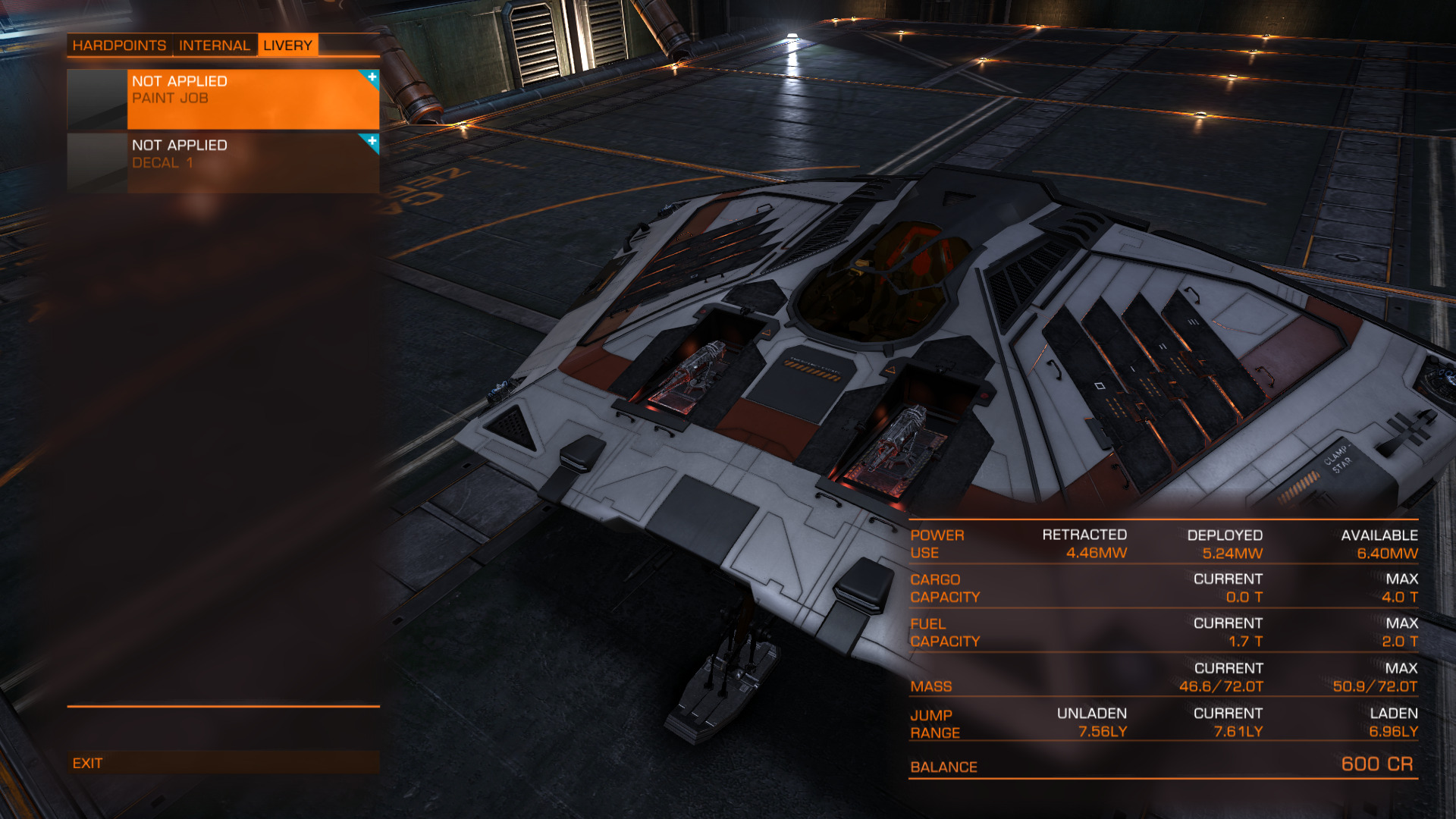Expand the Decal 1 options list
1456x819 pixels.
tap(371, 141)
